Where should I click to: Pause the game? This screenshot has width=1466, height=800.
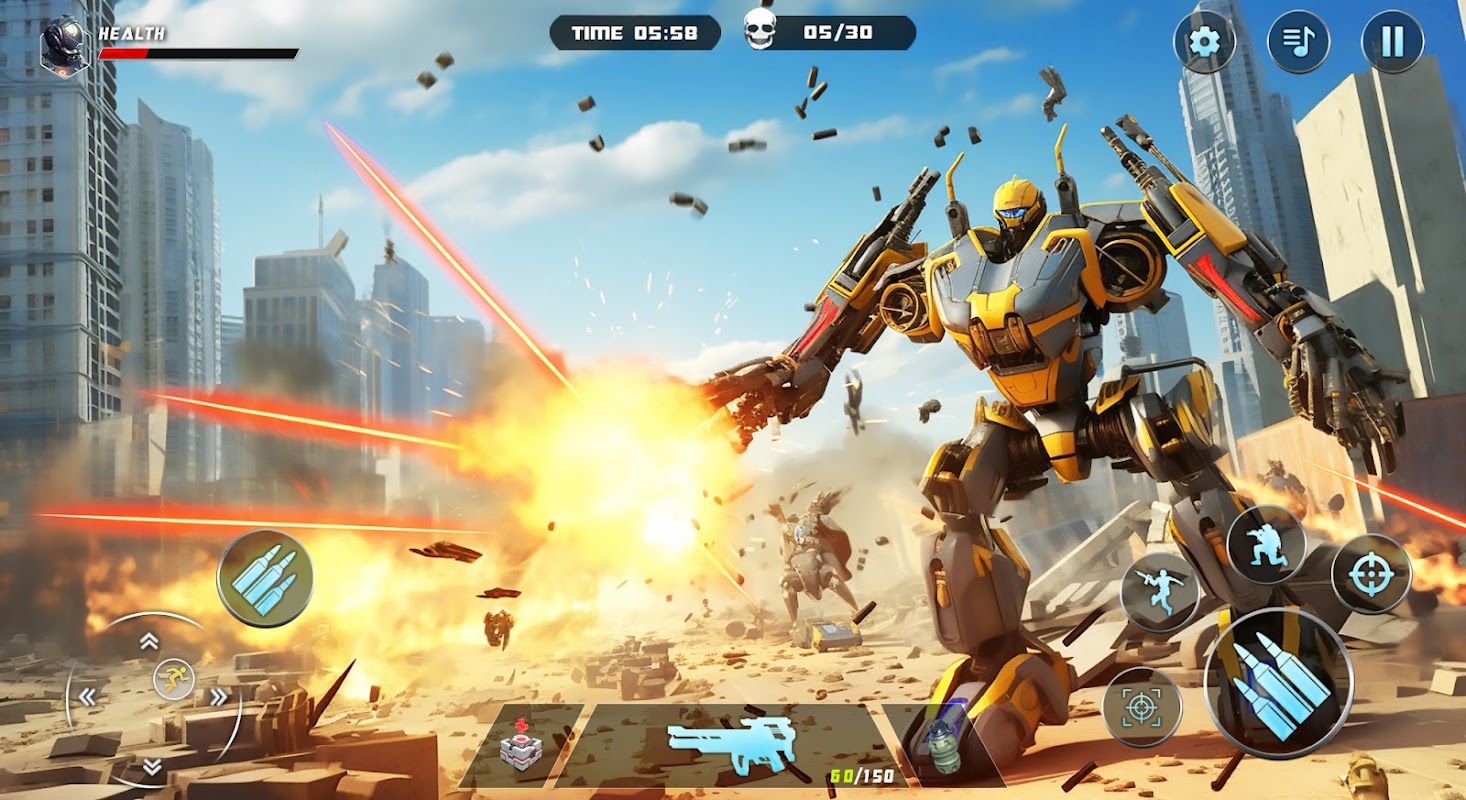point(1392,42)
